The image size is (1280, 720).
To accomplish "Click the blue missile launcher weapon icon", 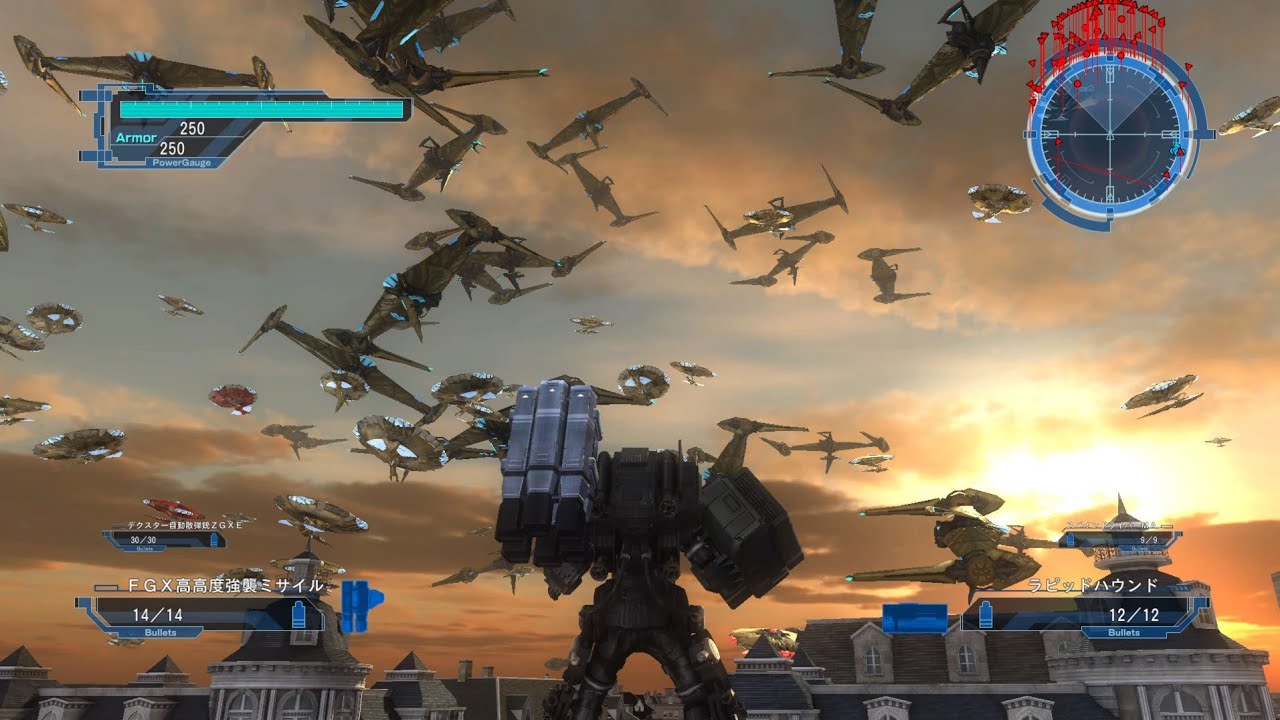I will click(x=359, y=603).
